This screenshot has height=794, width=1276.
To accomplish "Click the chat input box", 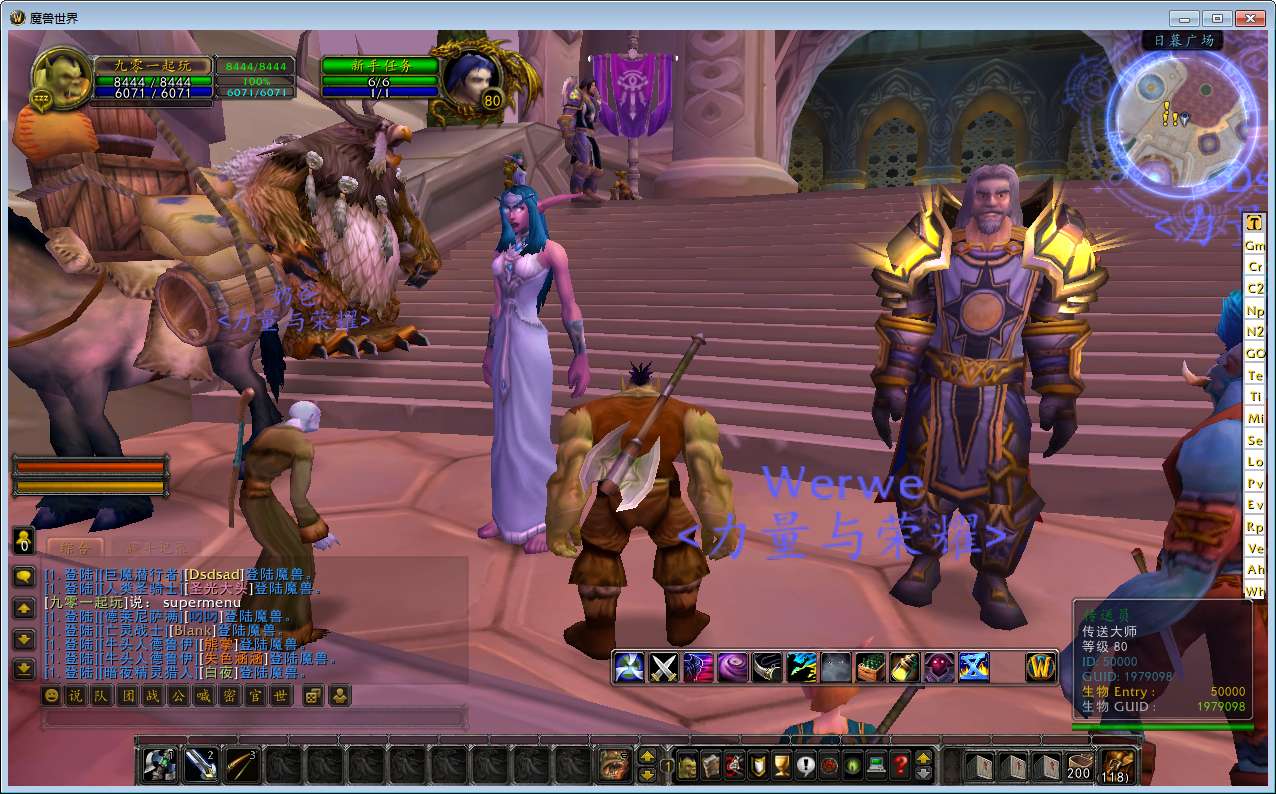I will click(x=255, y=717).
